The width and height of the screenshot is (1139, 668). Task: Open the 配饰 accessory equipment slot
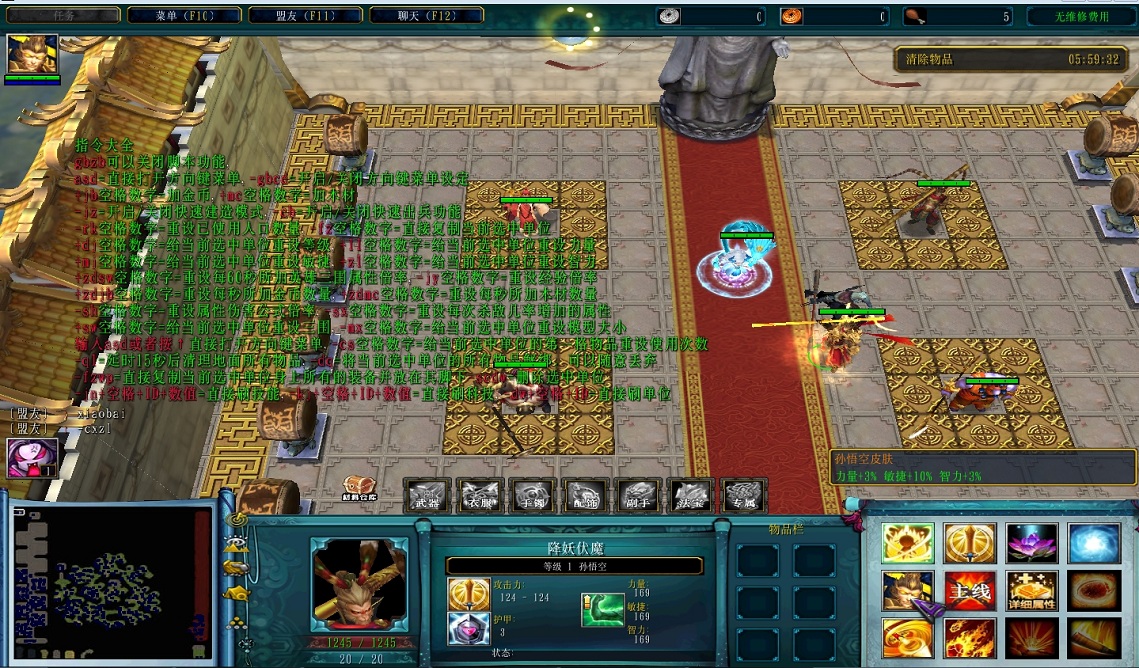pyautogui.click(x=584, y=496)
